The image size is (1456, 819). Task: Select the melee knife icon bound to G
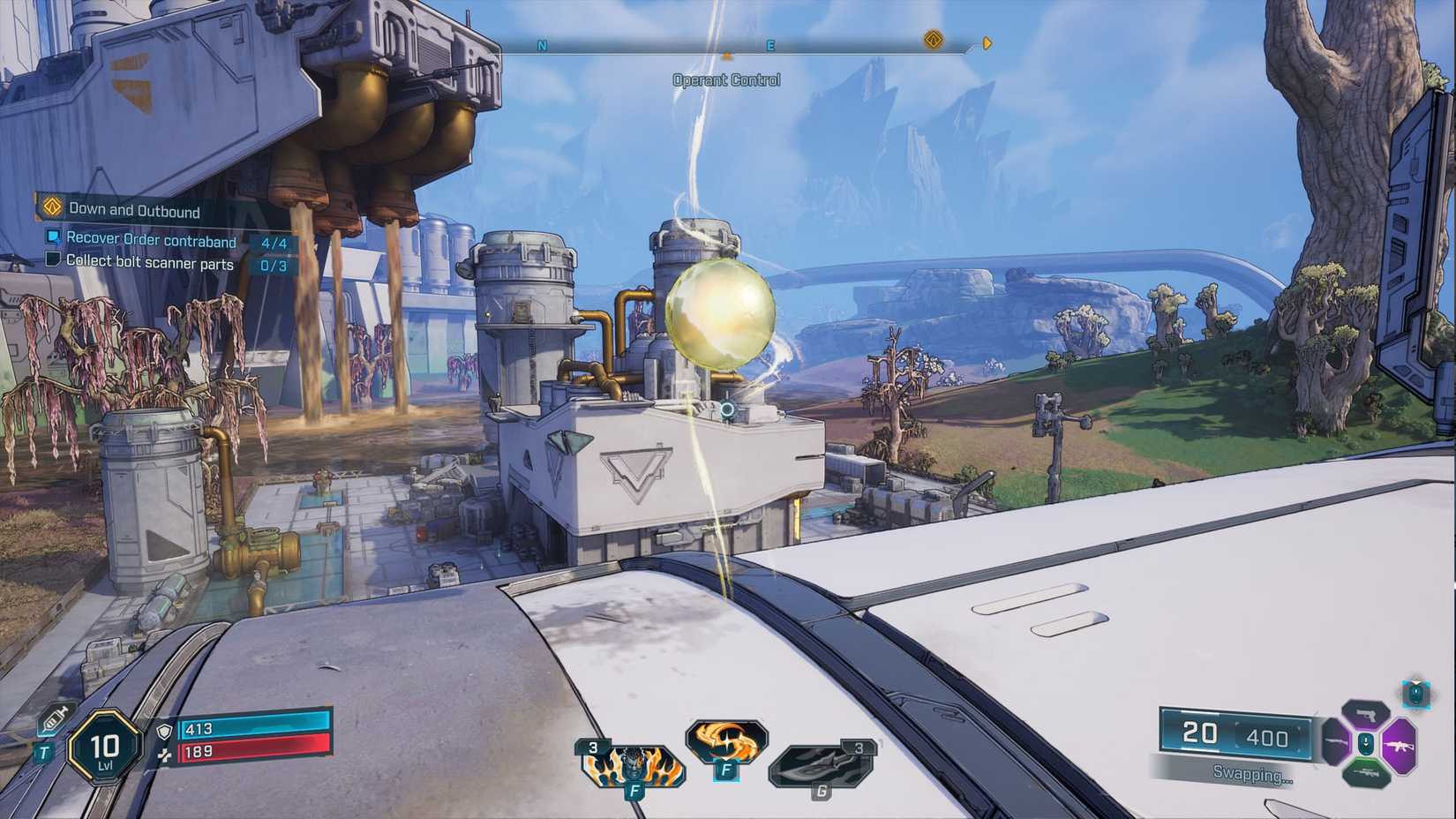[x=817, y=766]
